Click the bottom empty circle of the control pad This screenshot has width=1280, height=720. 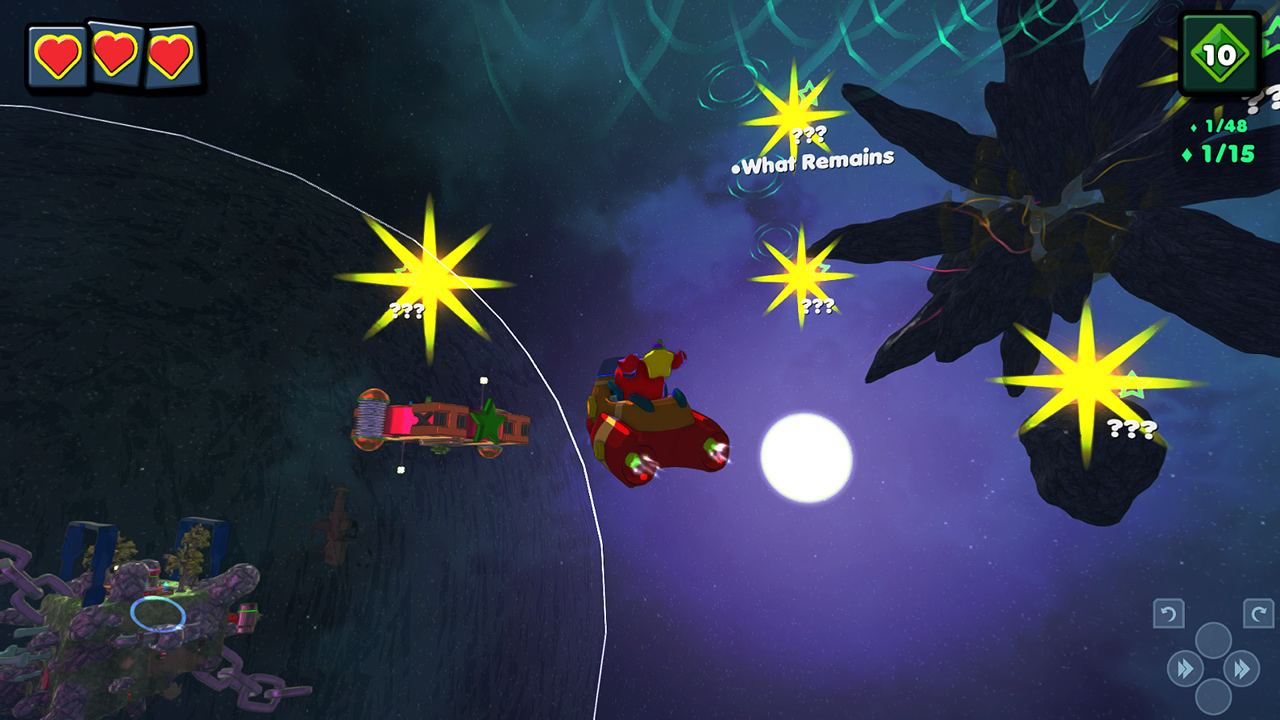(x=1212, y=697)
